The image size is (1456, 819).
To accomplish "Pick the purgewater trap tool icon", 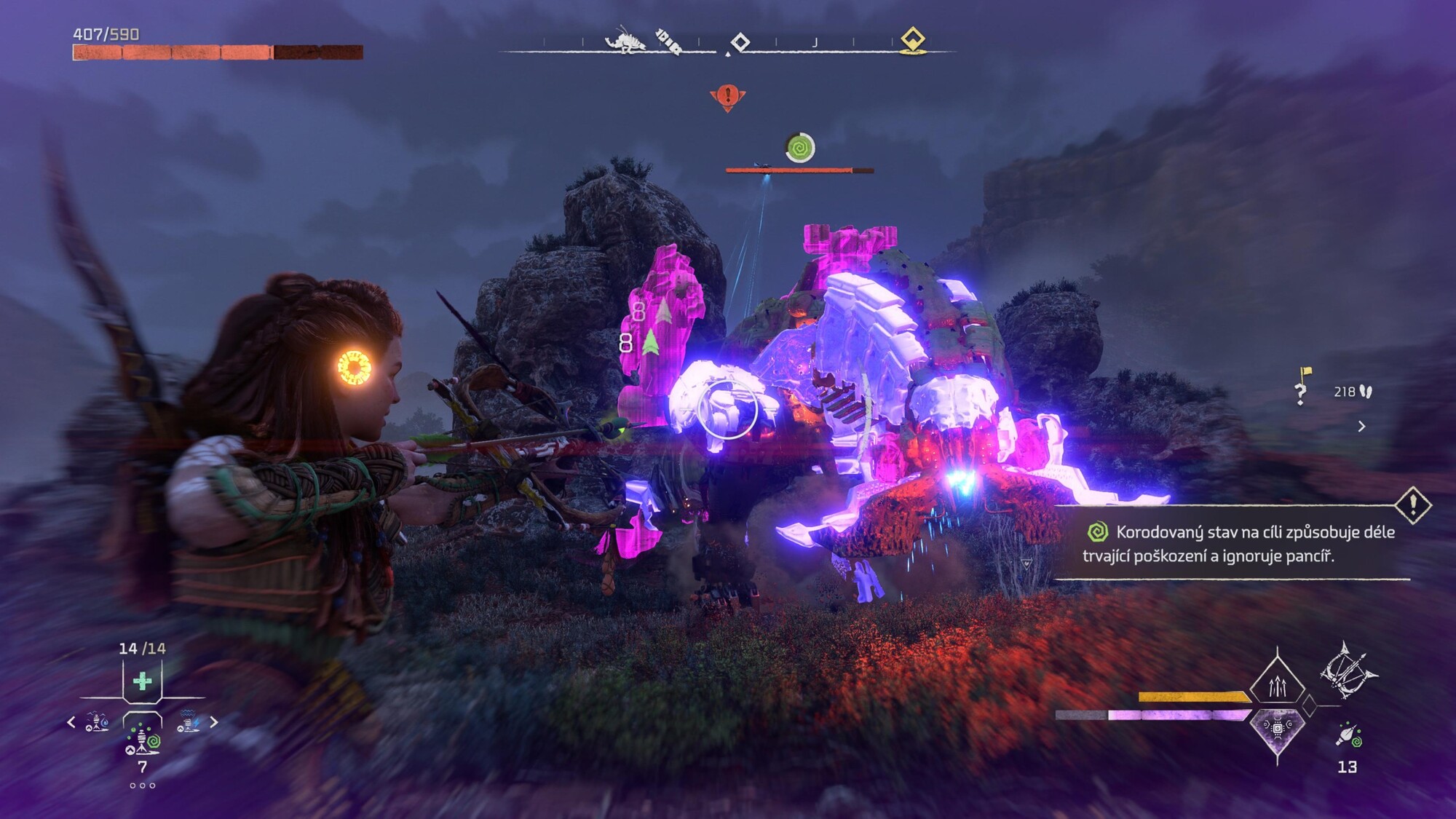I will pyautogui.click(x=97, y=722).
